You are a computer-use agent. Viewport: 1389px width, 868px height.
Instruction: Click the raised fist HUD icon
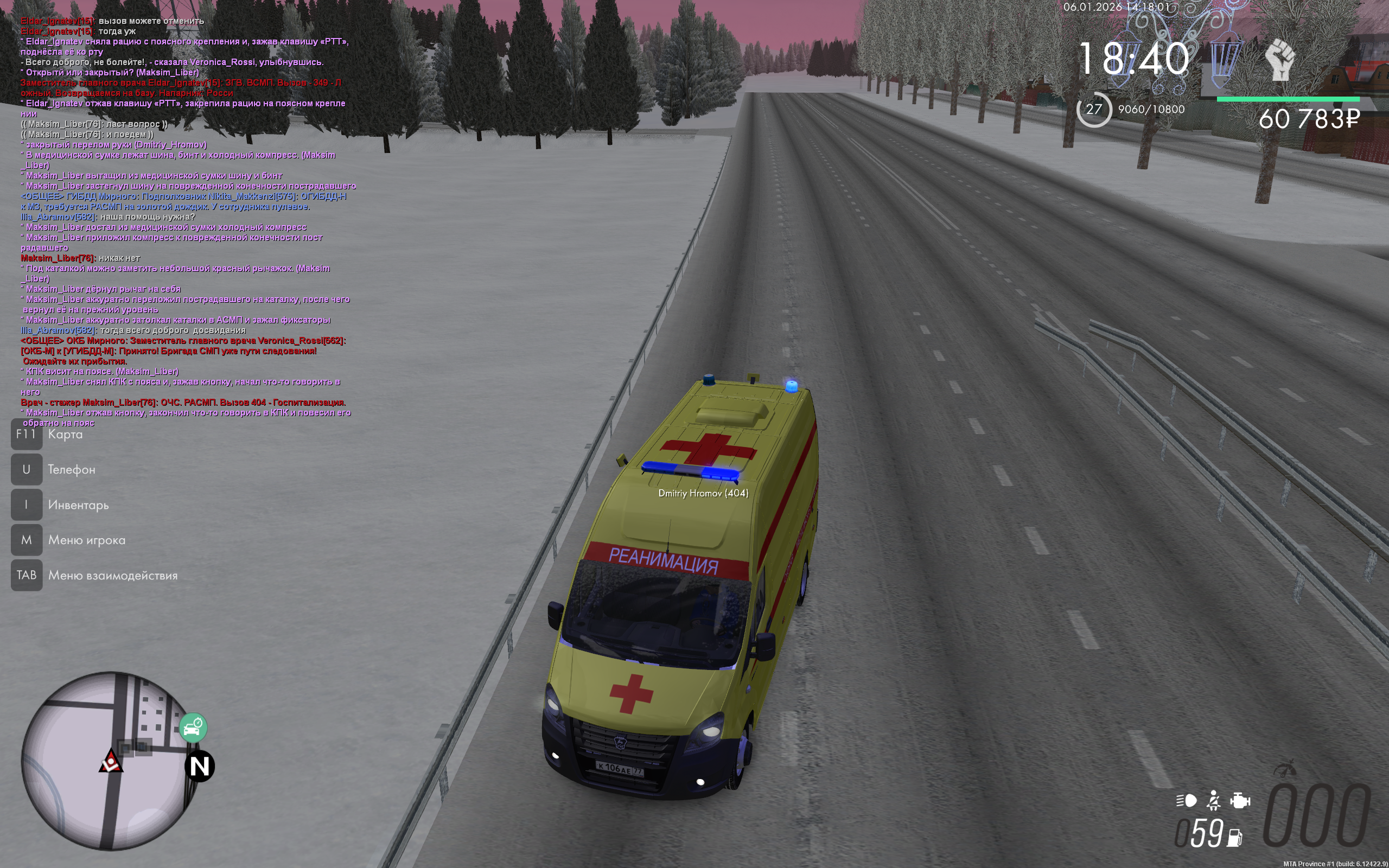click(x=1280, y=60)
